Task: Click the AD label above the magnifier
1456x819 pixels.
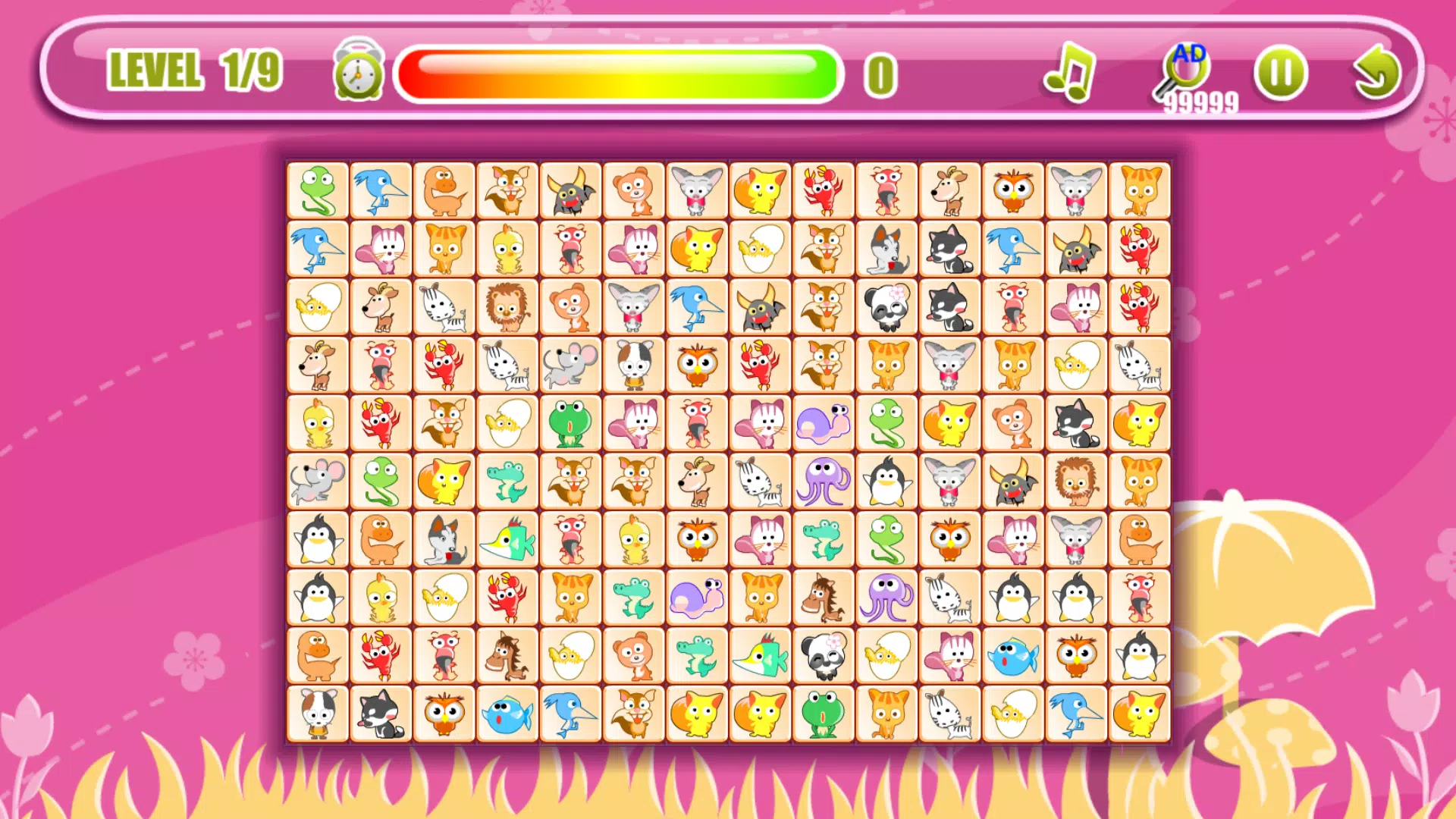Action: coord(1191,53)
